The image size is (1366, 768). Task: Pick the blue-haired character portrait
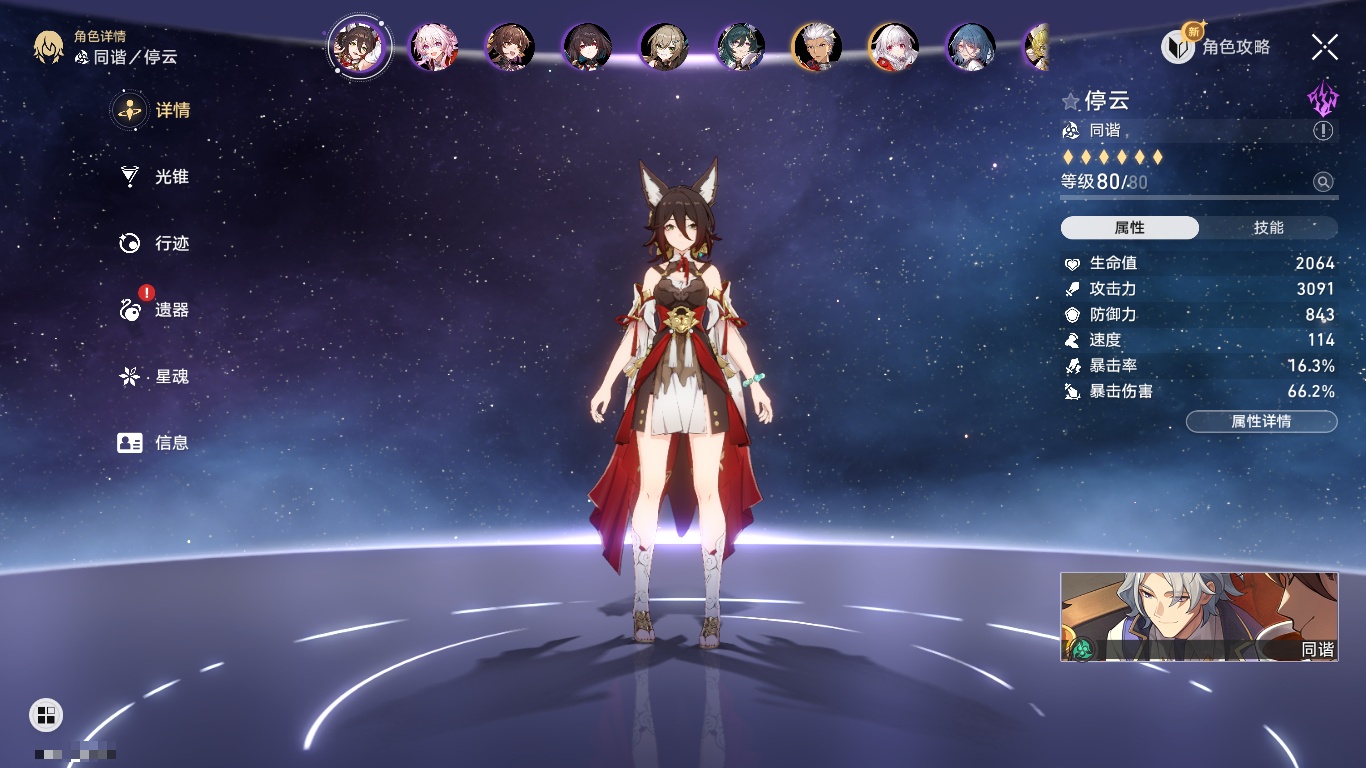click(970, 46)
